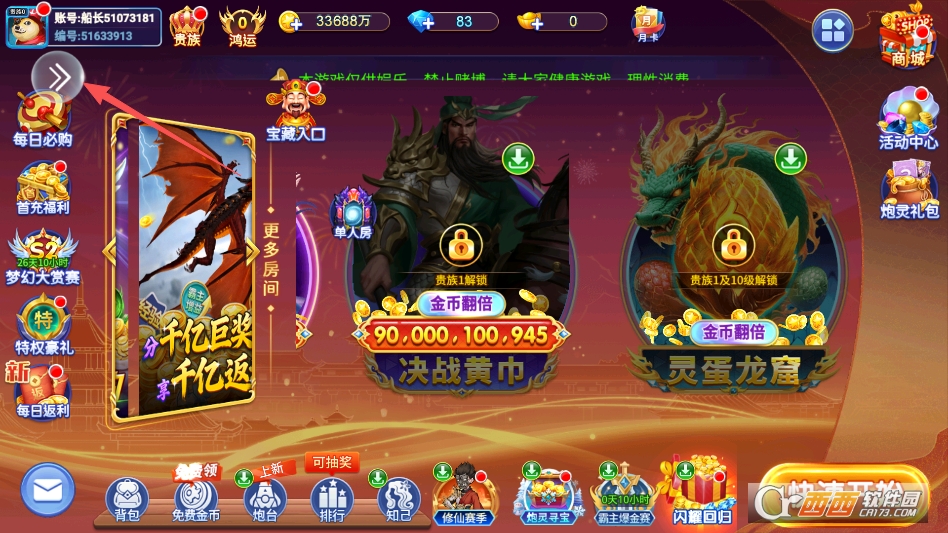The height and width of the screenshot is (533, 948).
Task: Open the 炮台 cannon menu
Action: (264, 498)
